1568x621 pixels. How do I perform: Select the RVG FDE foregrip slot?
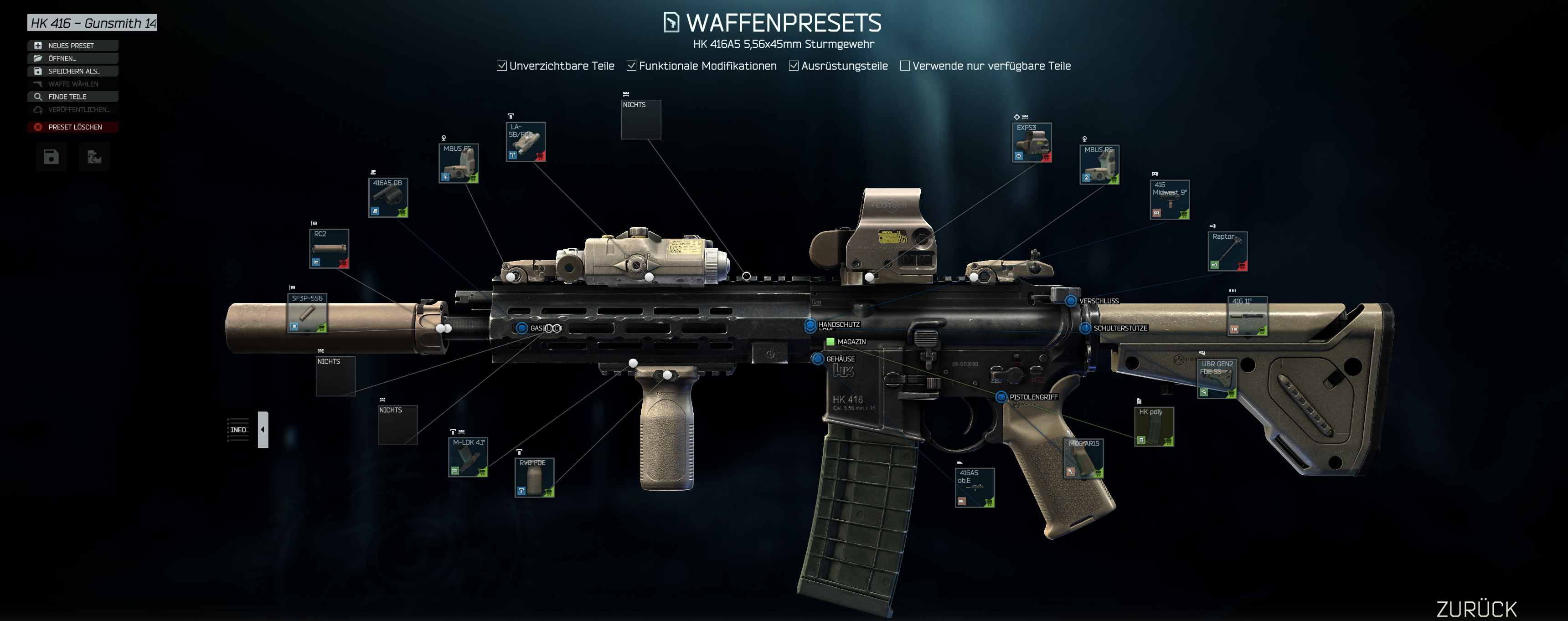coord(534,477)
